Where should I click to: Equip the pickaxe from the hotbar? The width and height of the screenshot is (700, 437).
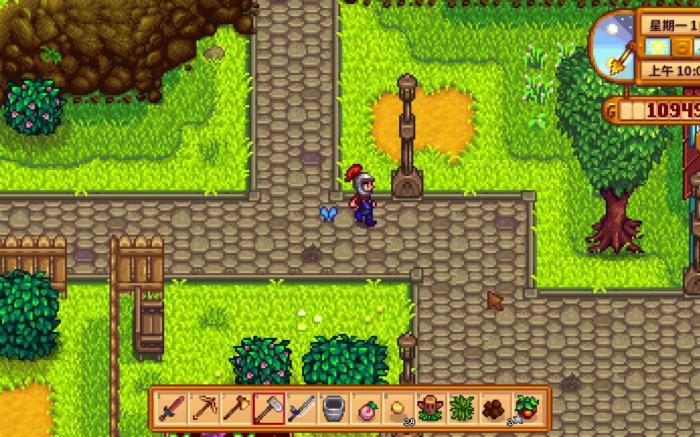point(203,408)
